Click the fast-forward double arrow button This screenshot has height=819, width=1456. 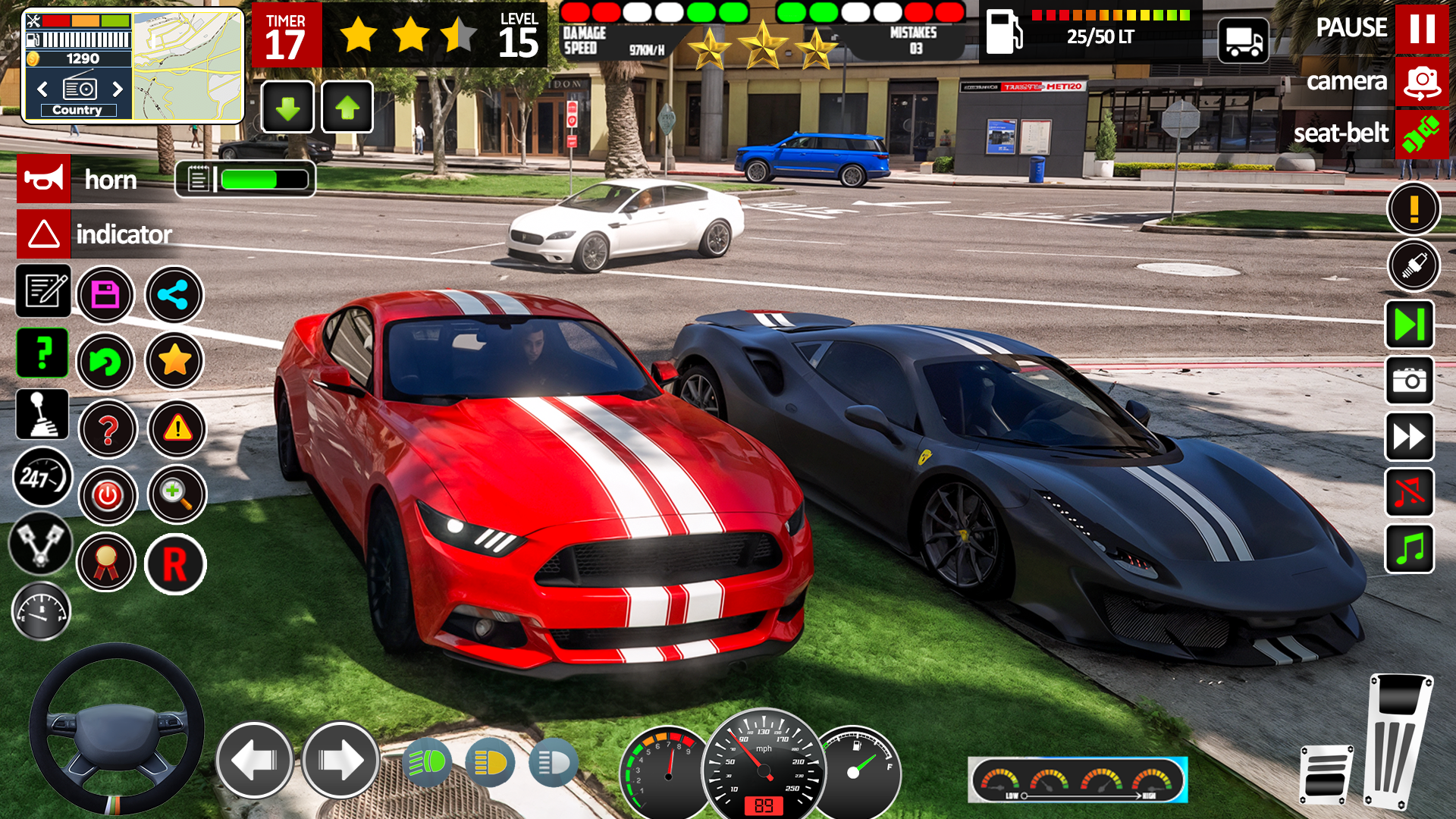[1410, 437]
